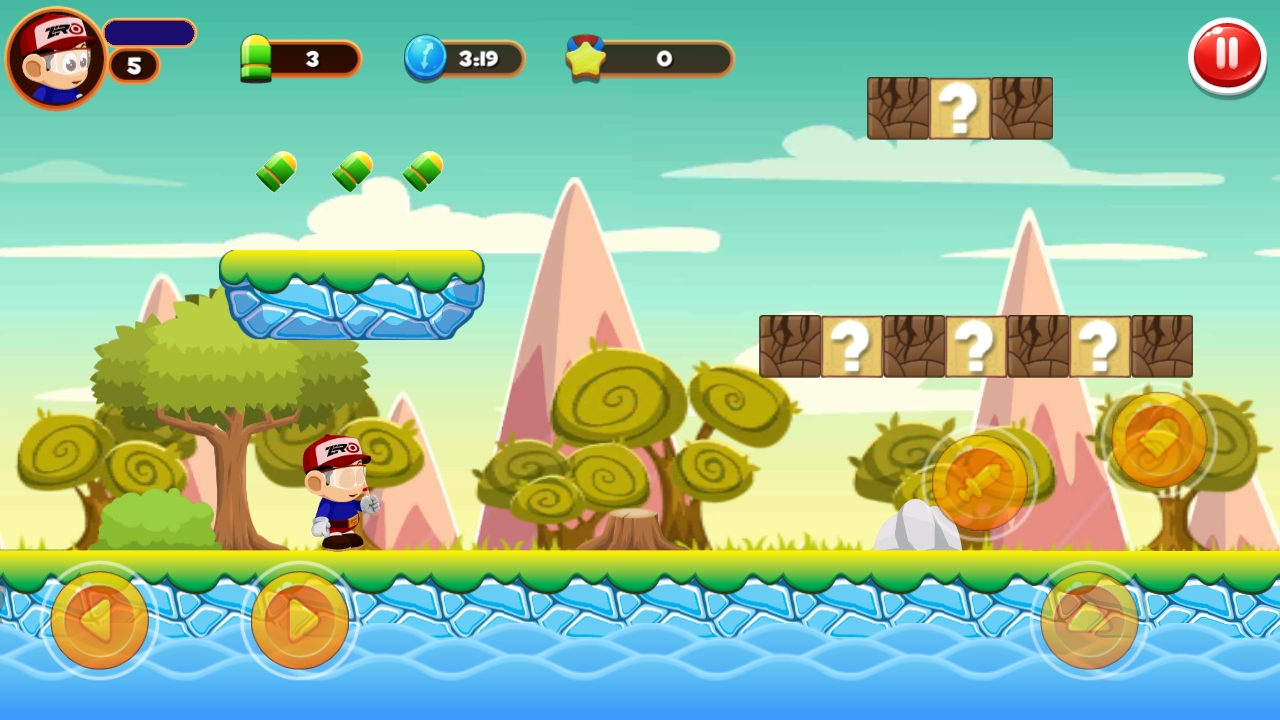Tap the player avatar portrait
1280x720 pixels.
pos(55,55)
